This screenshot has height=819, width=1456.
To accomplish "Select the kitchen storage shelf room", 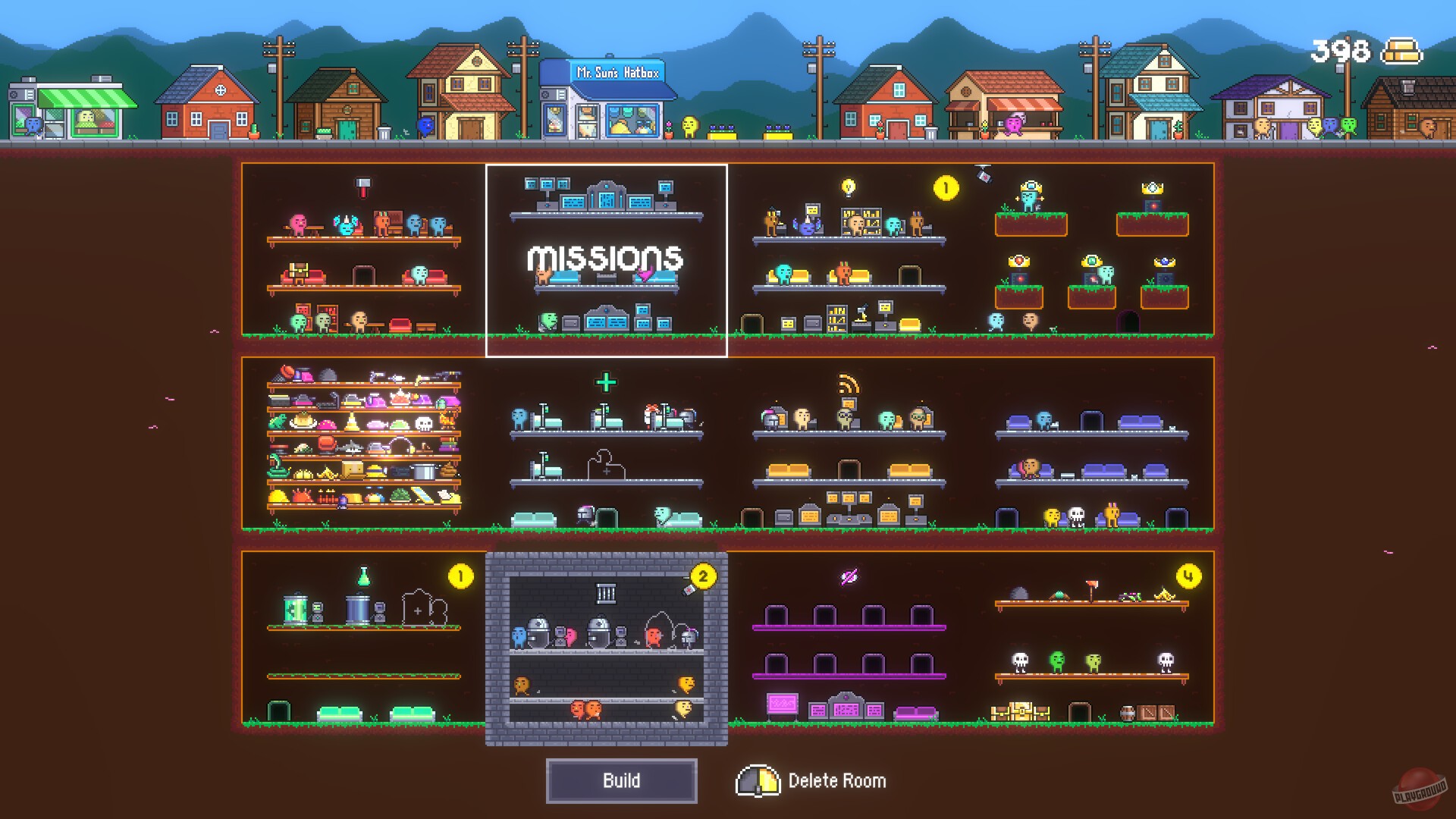I will tap(362, 444).
